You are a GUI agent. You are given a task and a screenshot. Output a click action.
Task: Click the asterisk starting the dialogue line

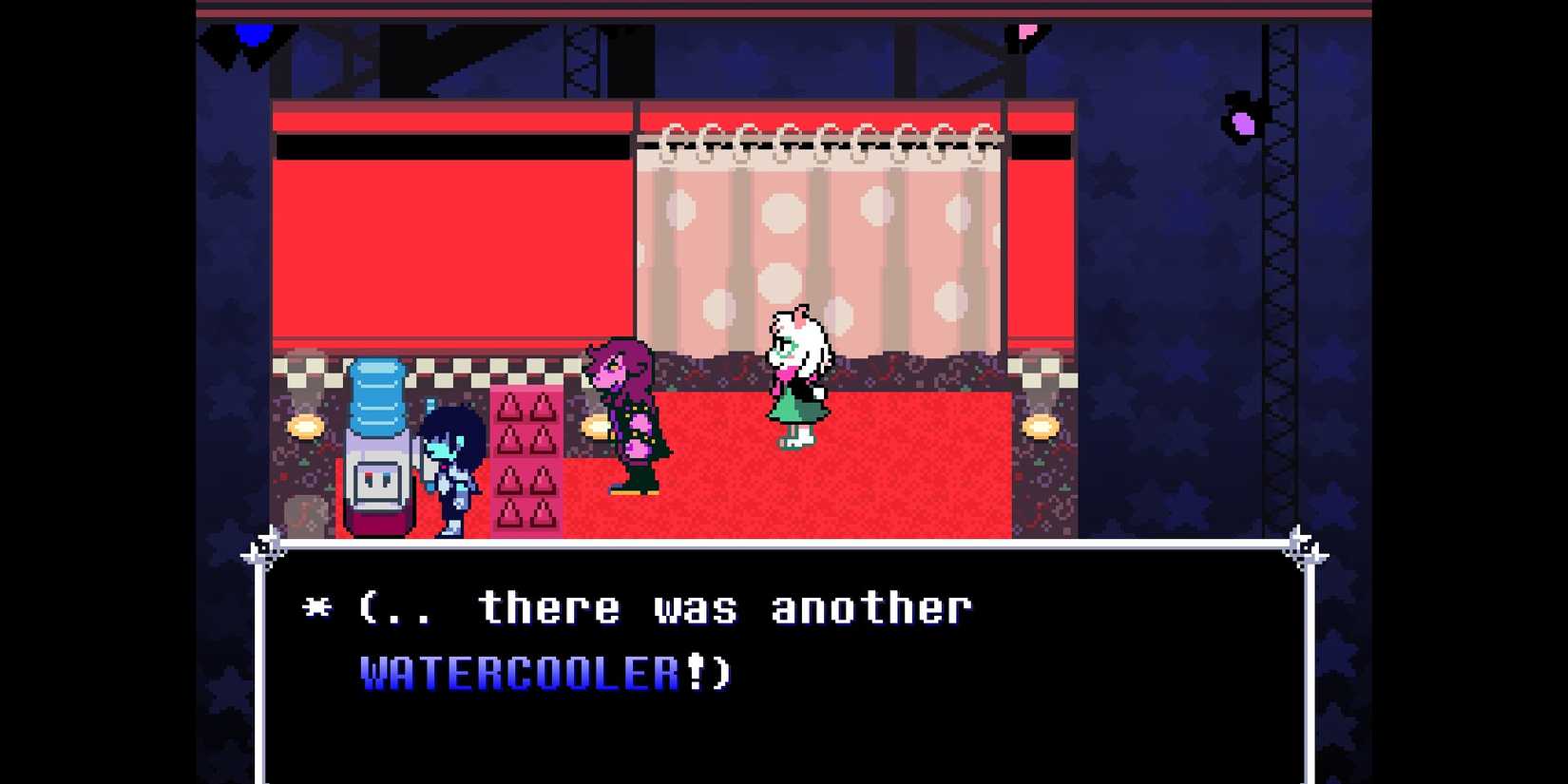coord(317,606)
